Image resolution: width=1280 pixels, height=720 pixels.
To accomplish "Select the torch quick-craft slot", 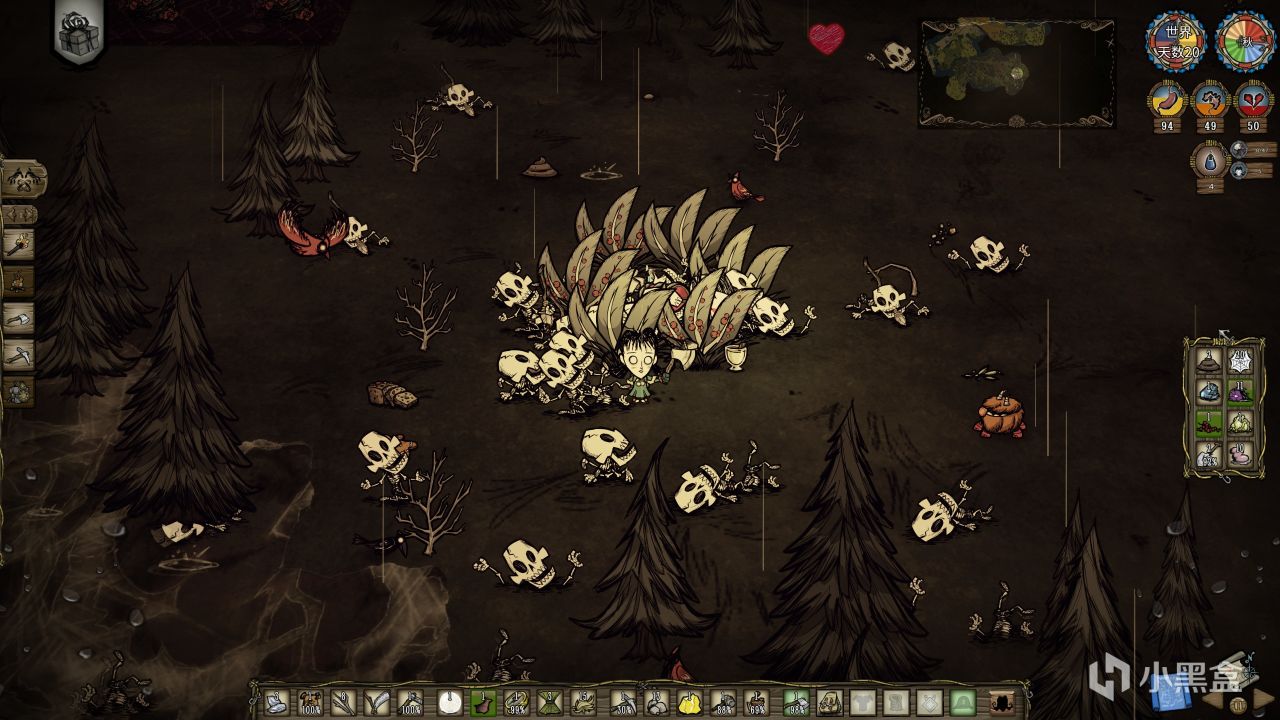I will pyautogui.click(x=19, y=244).
